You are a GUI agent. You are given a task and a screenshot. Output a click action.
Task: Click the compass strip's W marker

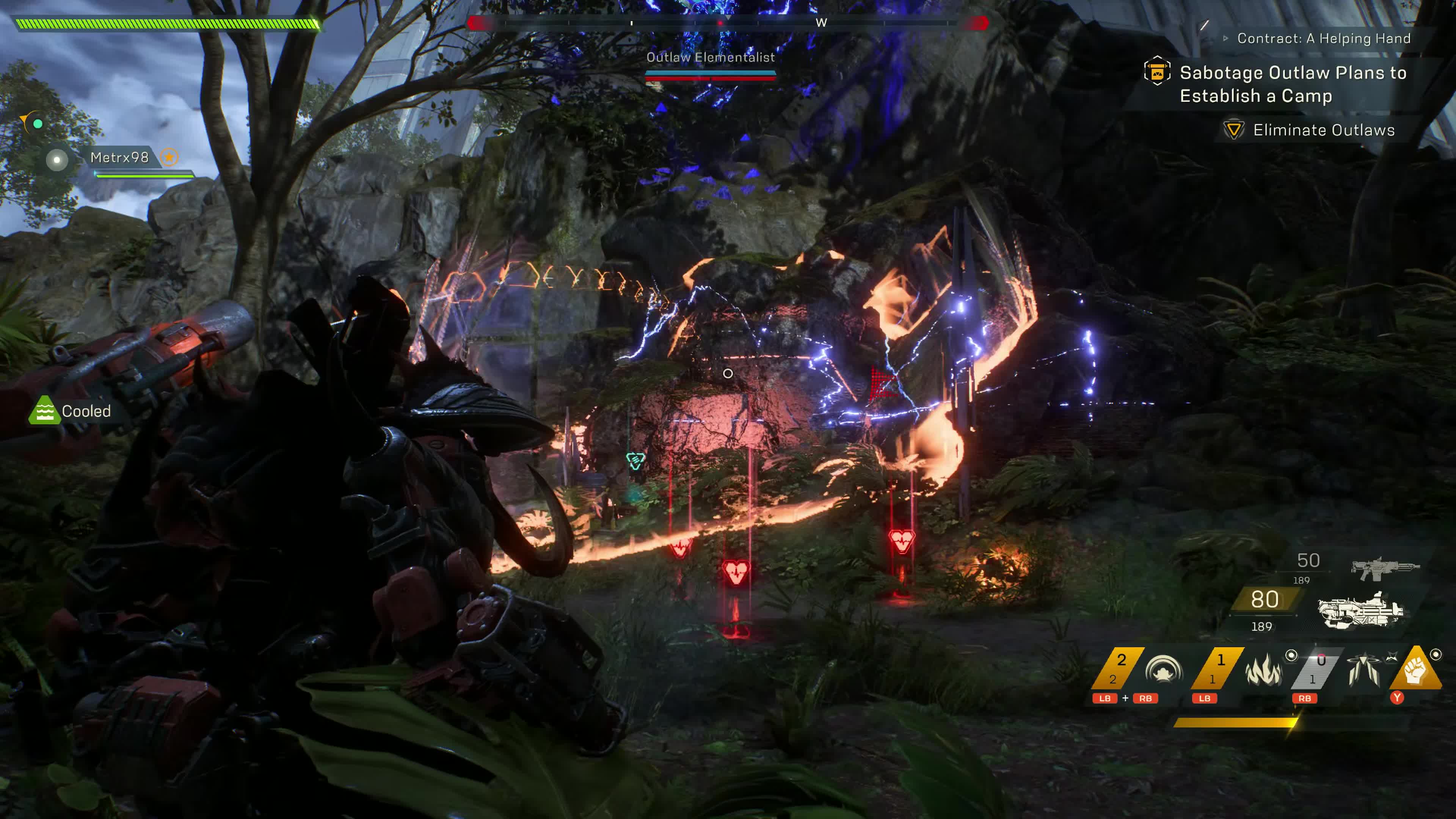click(821, 23)
